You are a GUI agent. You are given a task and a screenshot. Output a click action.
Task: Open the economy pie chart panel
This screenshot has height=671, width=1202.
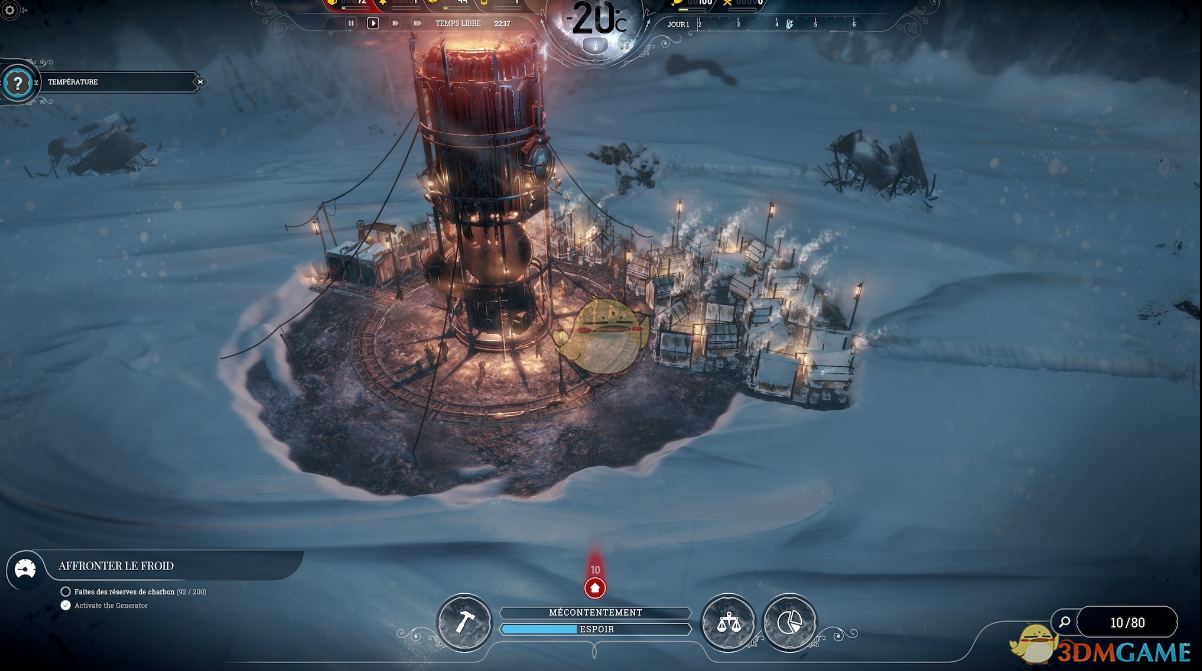790,621
